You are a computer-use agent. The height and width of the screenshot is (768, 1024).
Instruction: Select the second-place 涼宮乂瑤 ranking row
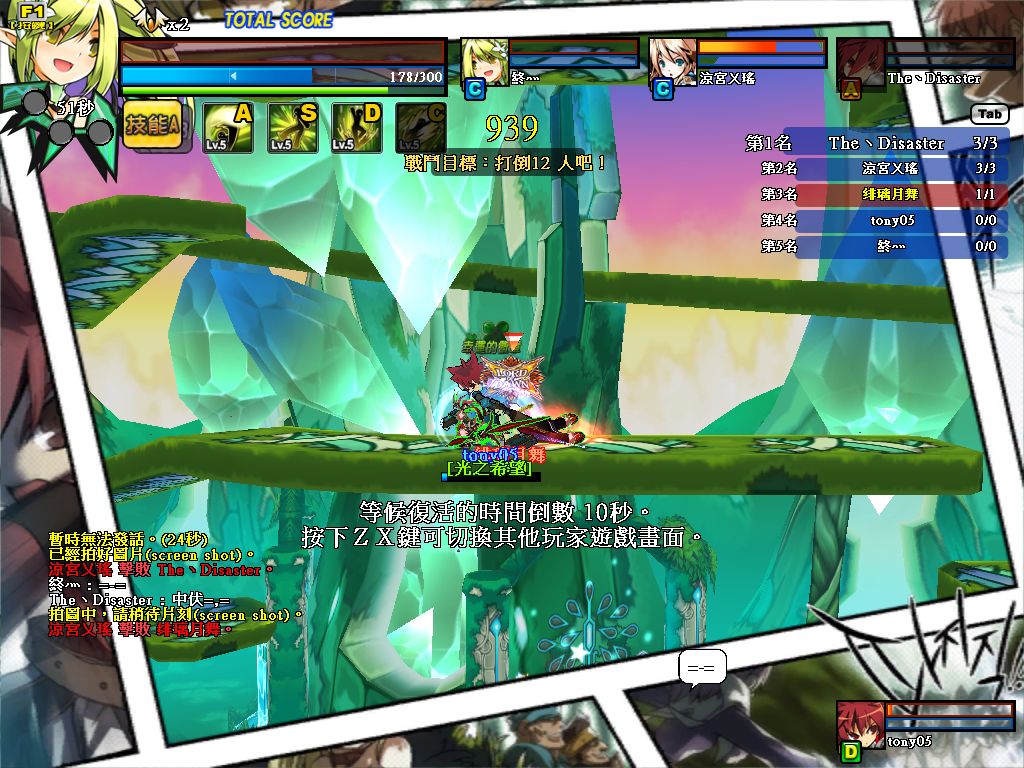pos(880,169)
